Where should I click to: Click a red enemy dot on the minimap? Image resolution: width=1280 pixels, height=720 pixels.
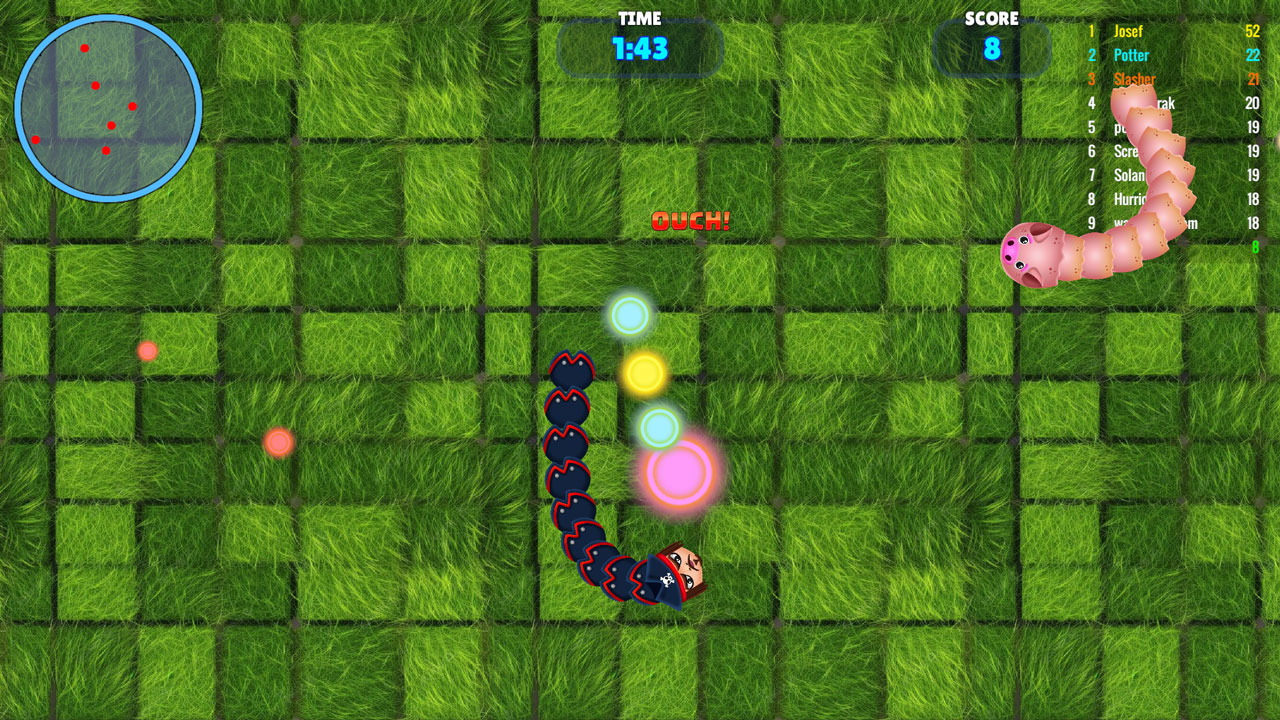point(87,46)
